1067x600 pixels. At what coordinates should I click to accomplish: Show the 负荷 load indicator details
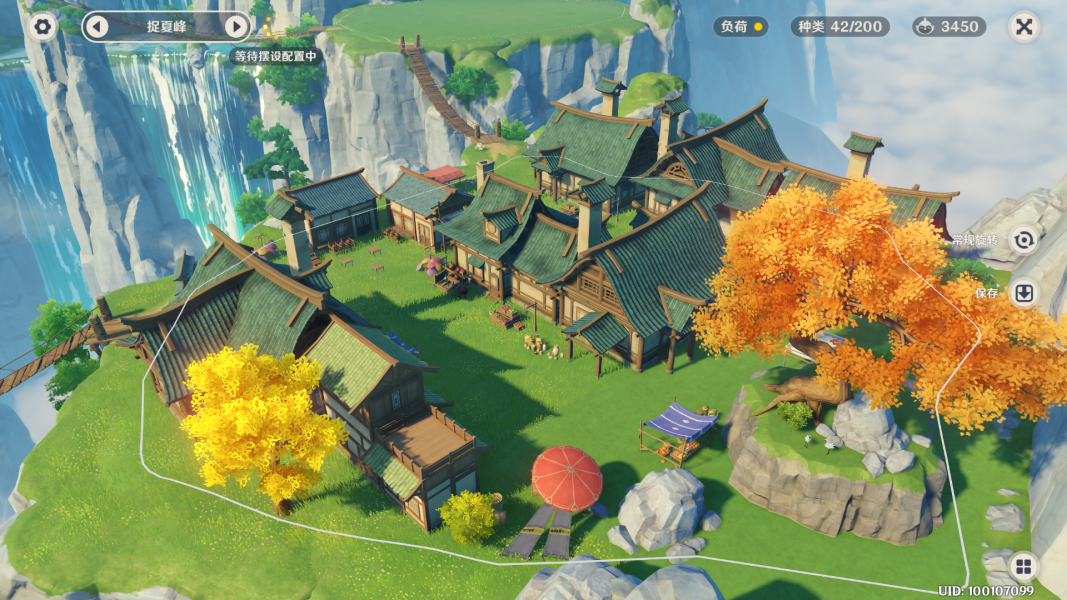pos(740,27)
